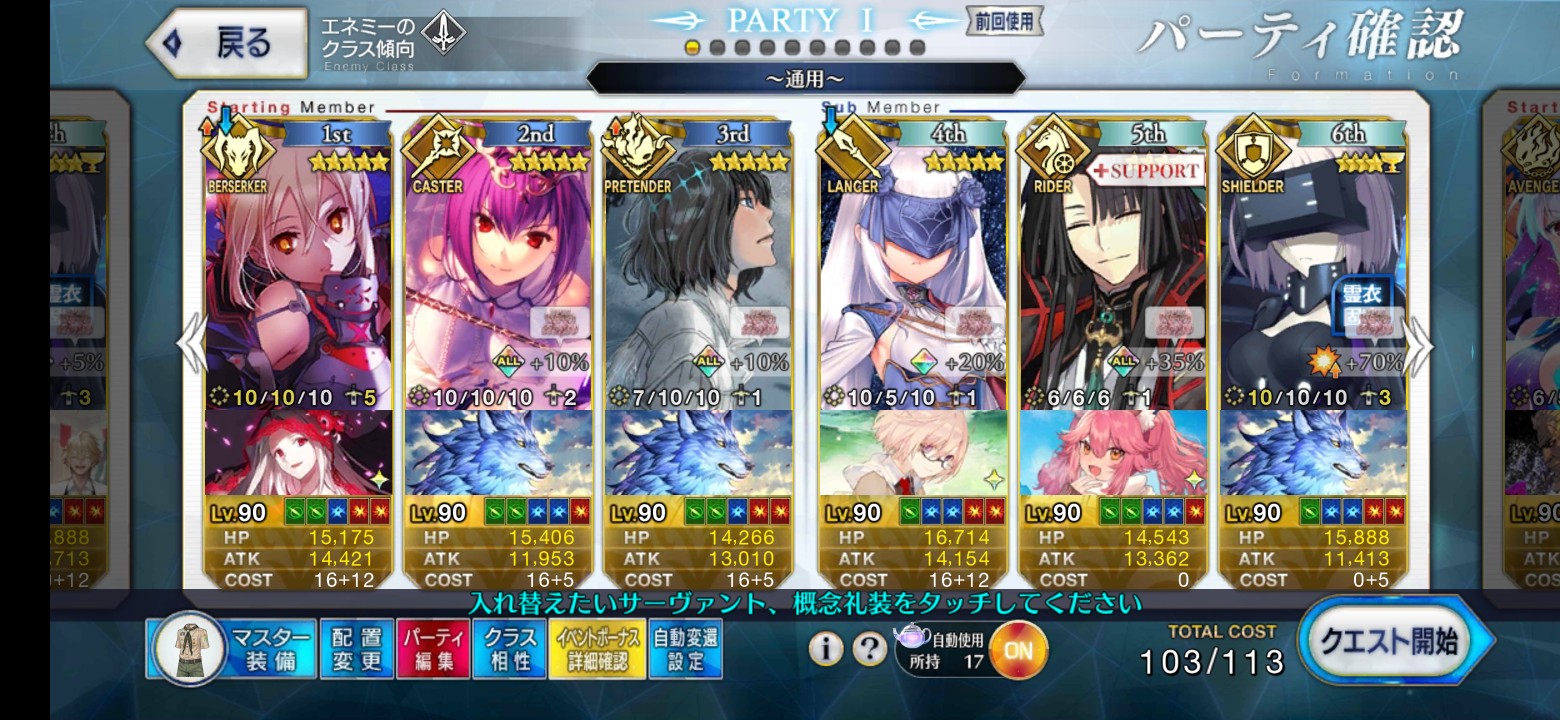This screenshot has height=720, width=1560.
Task: Show next party with right arrow
Action: click(1420, 345)
